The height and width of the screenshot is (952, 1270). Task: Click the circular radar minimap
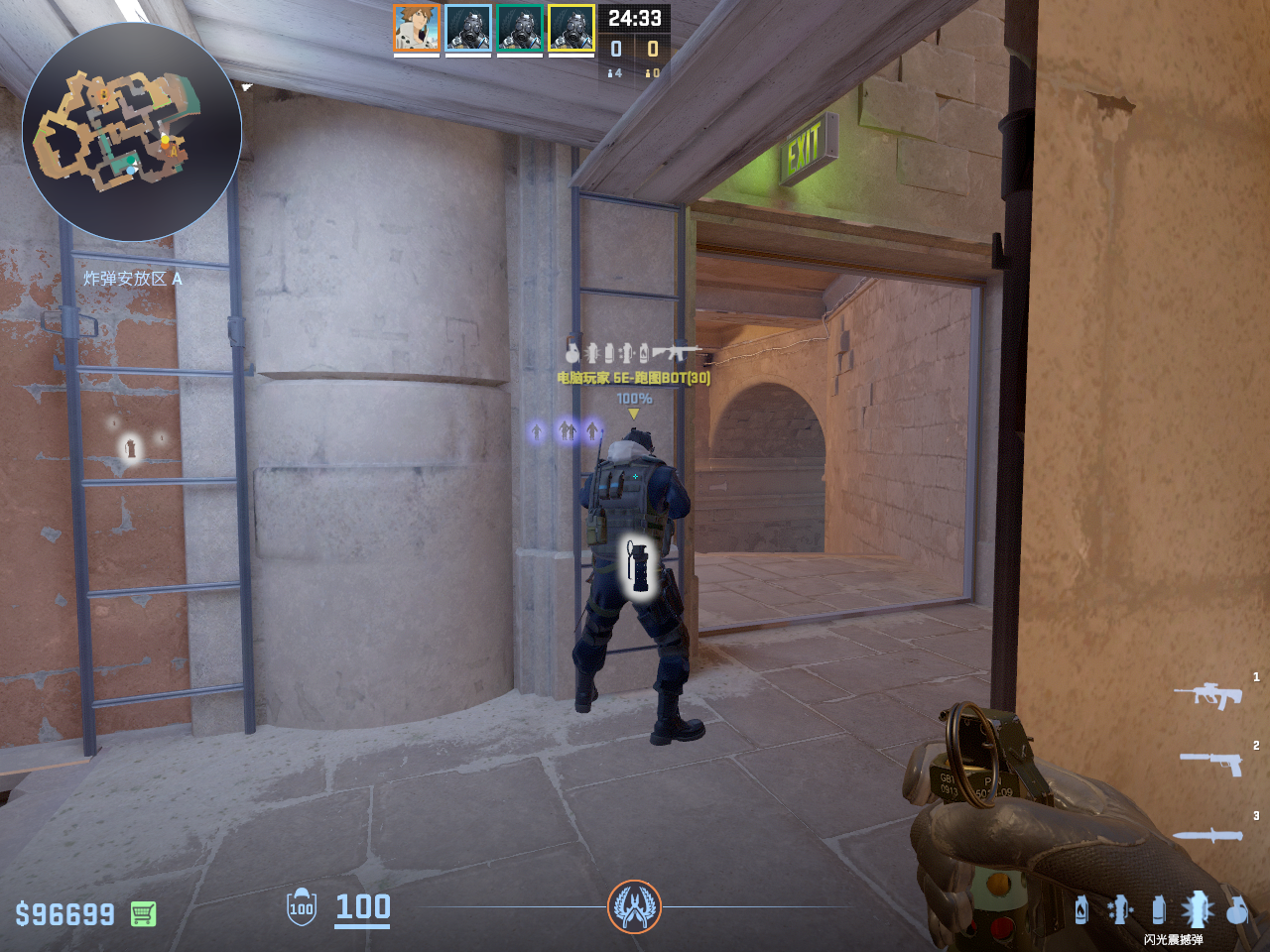(132, 132)
